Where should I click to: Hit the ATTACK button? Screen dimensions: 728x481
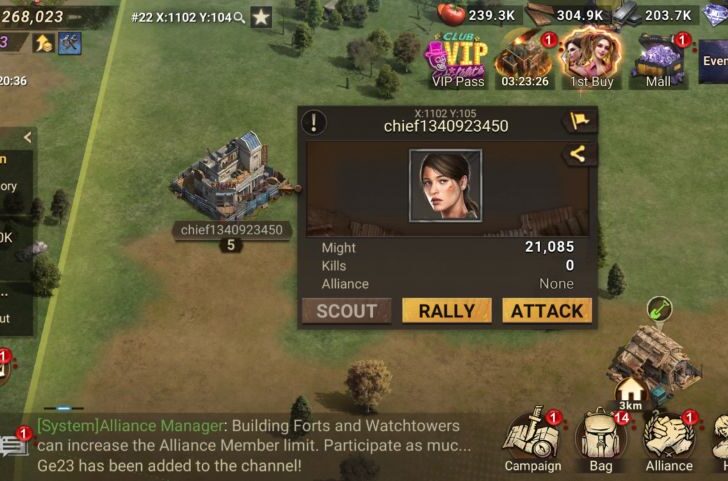pos(546,311)
